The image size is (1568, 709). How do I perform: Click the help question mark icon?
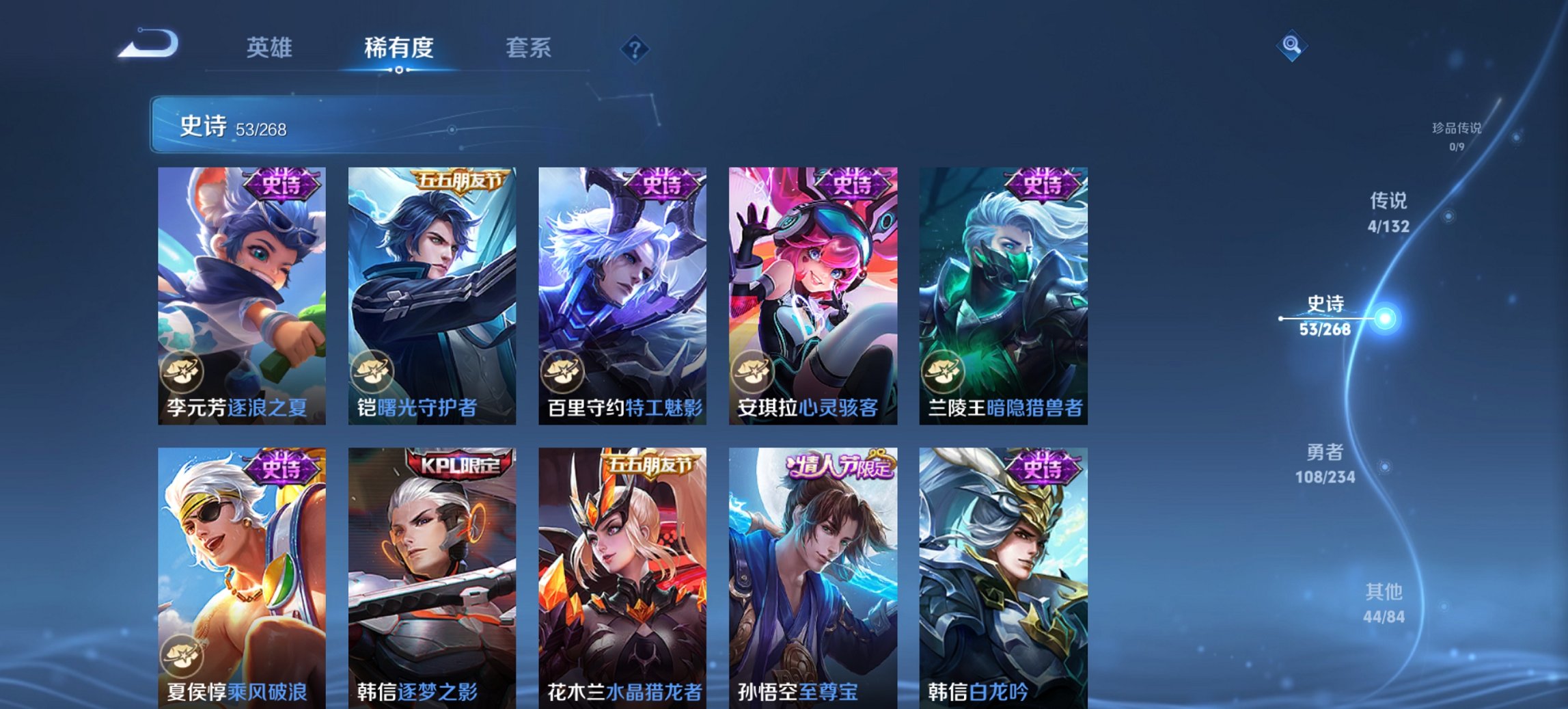coord(635,49)
